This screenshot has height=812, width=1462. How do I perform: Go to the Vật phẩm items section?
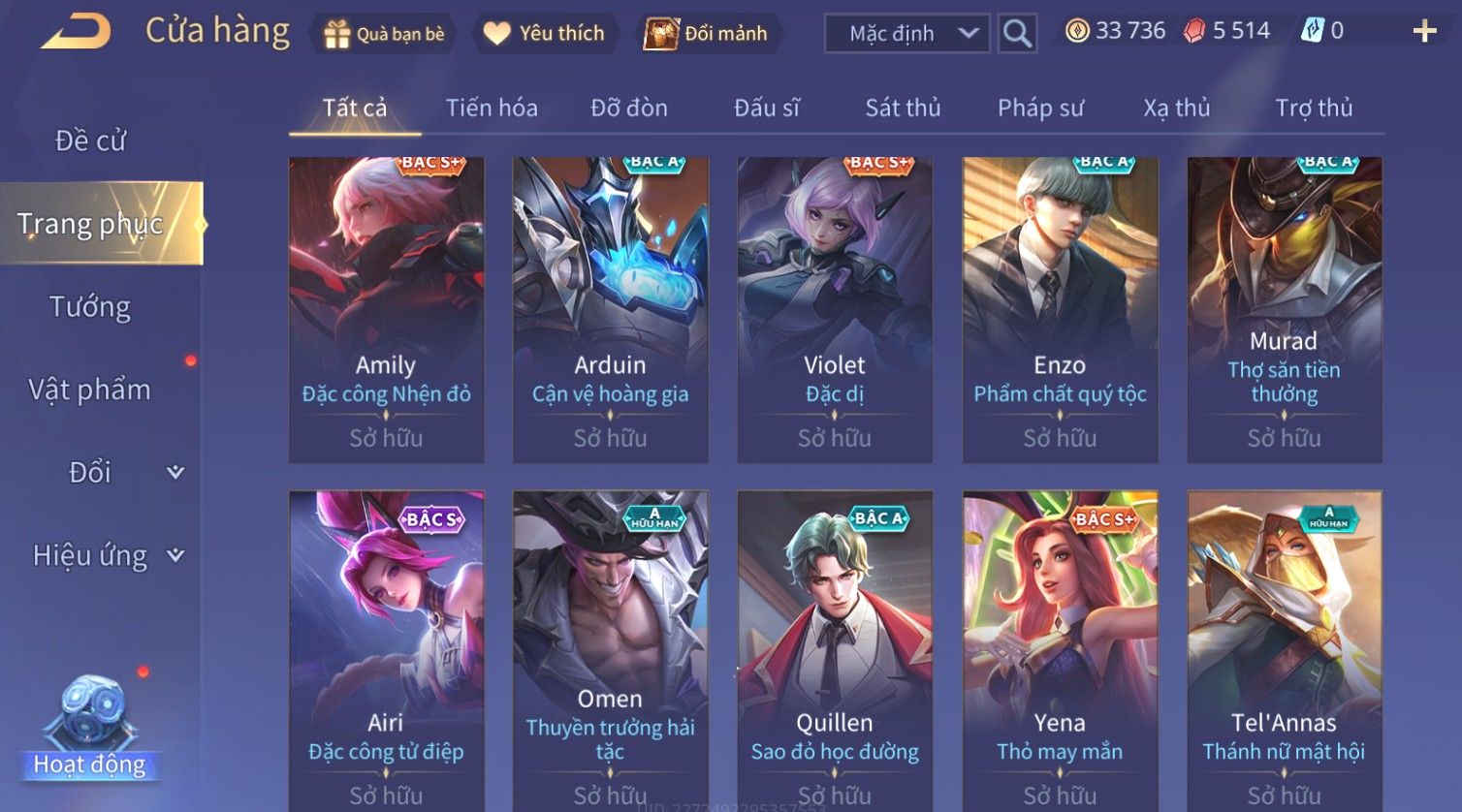click(90, 390)
